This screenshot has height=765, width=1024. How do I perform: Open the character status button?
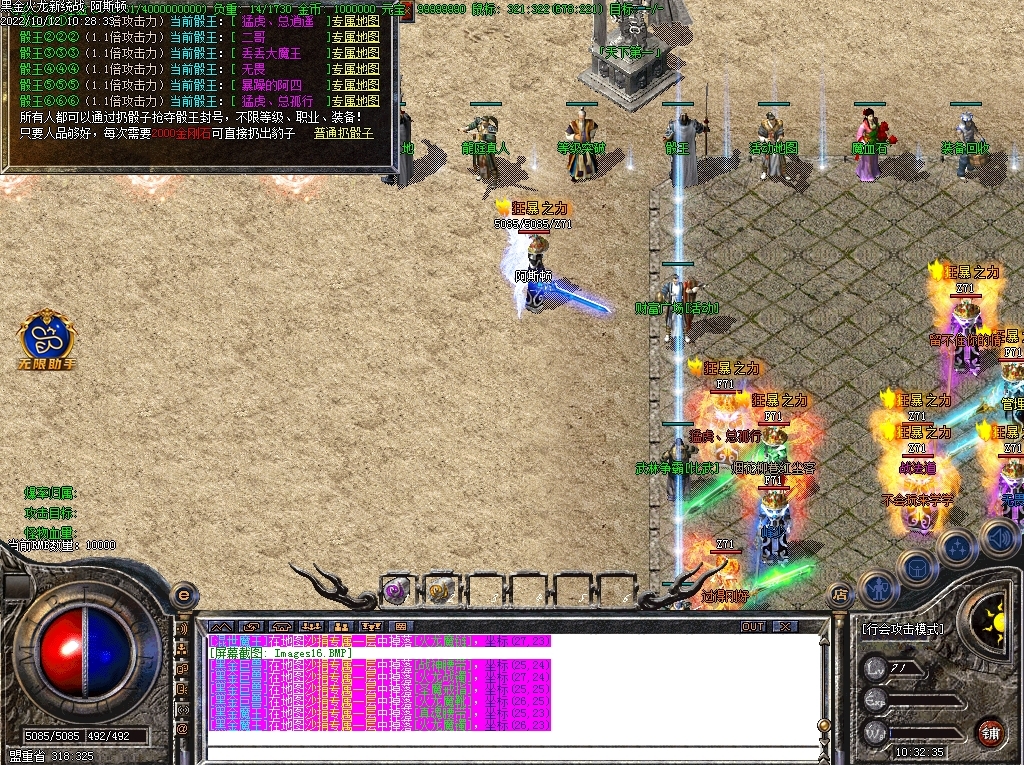coord(877,590)
